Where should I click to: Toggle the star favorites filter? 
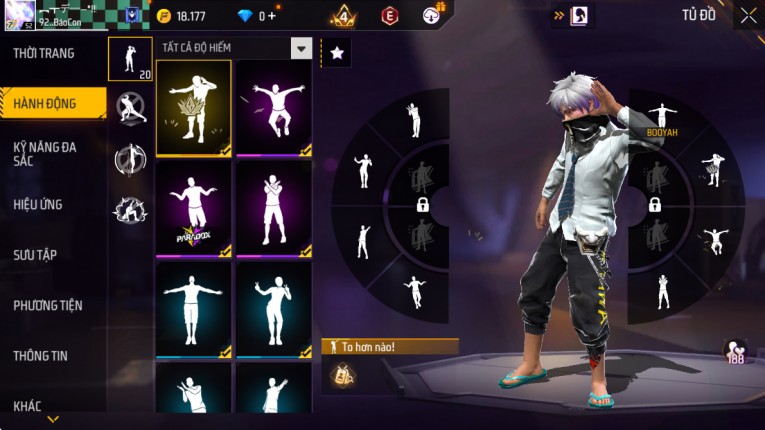[336, 53]
